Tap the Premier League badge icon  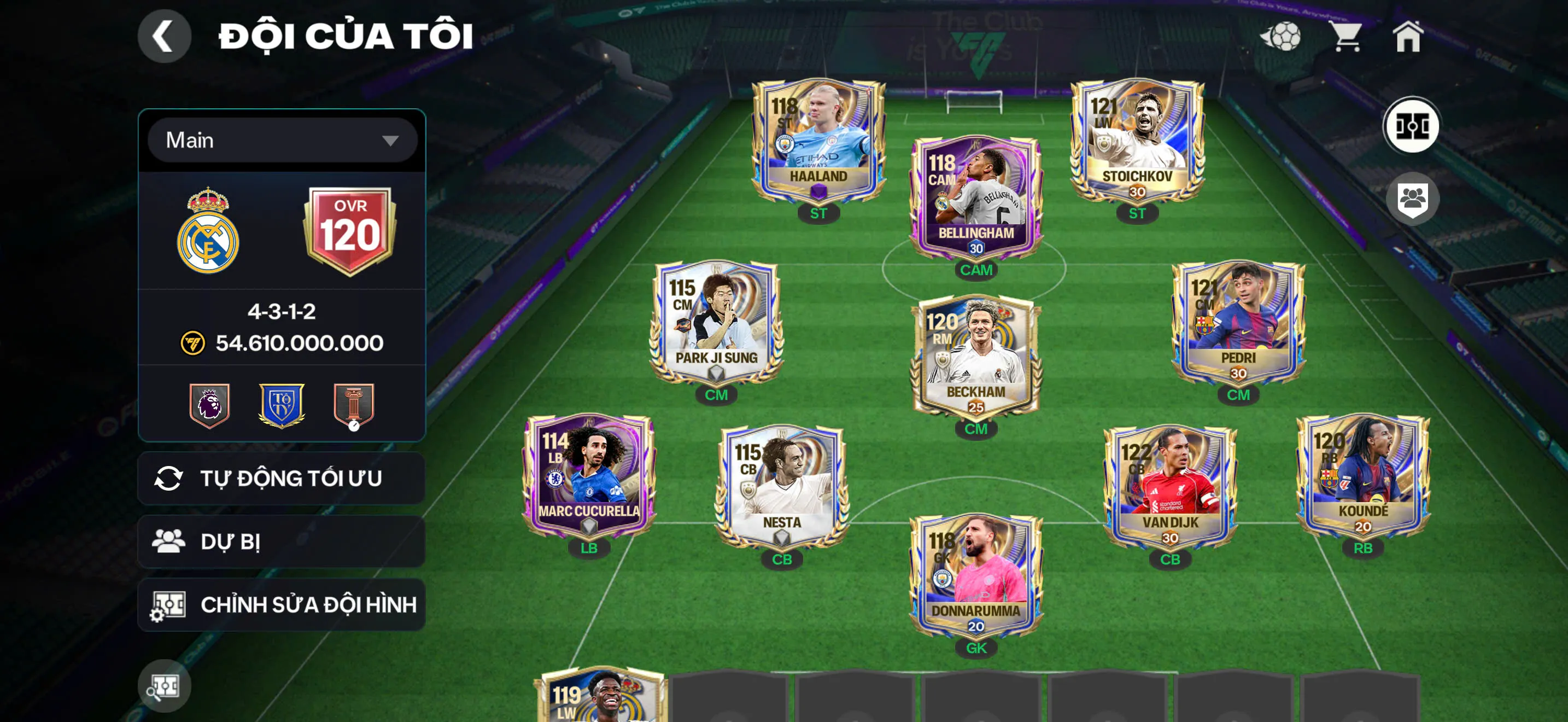pos(209,405)
